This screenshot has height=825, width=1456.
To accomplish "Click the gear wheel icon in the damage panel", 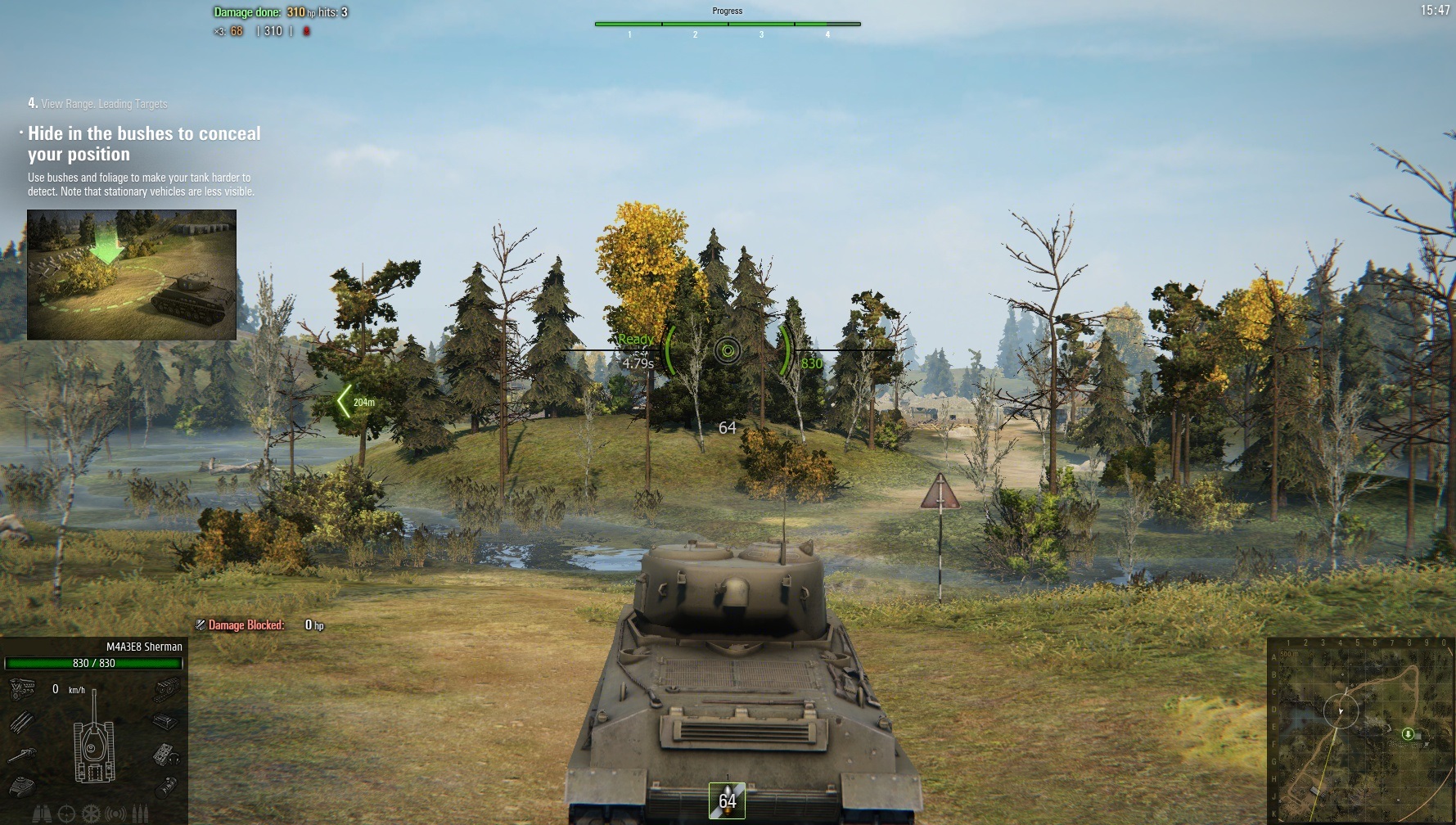I will pyautogui.click(x=91, y=814).
